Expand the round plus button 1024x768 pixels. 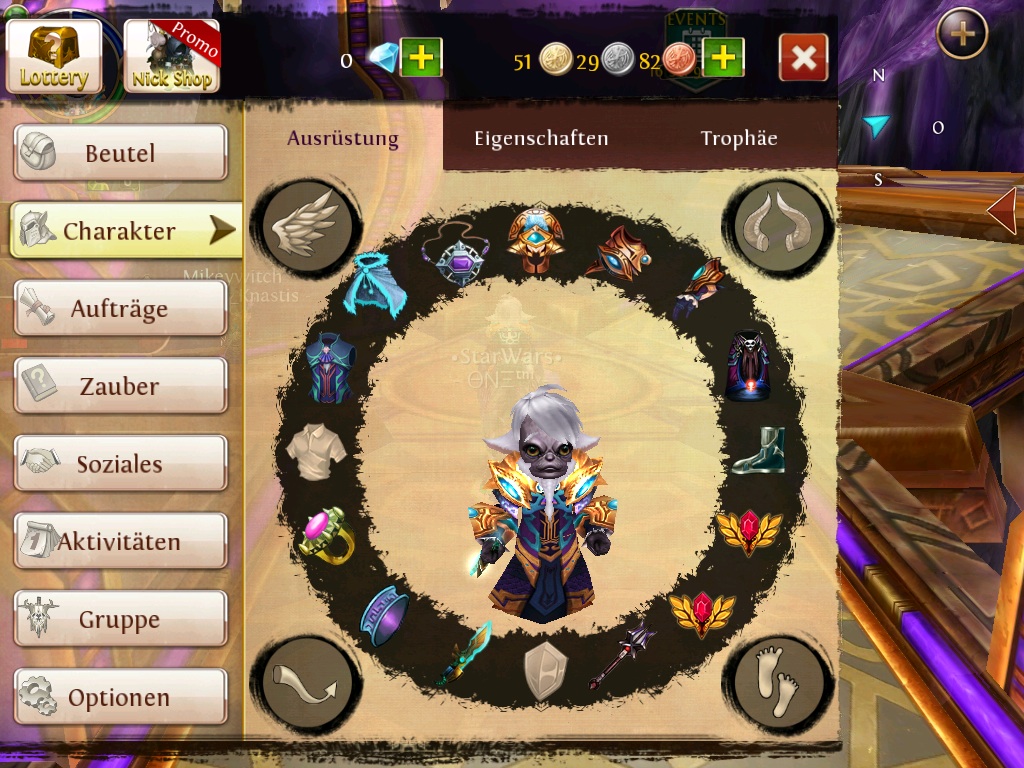point(962,34)
